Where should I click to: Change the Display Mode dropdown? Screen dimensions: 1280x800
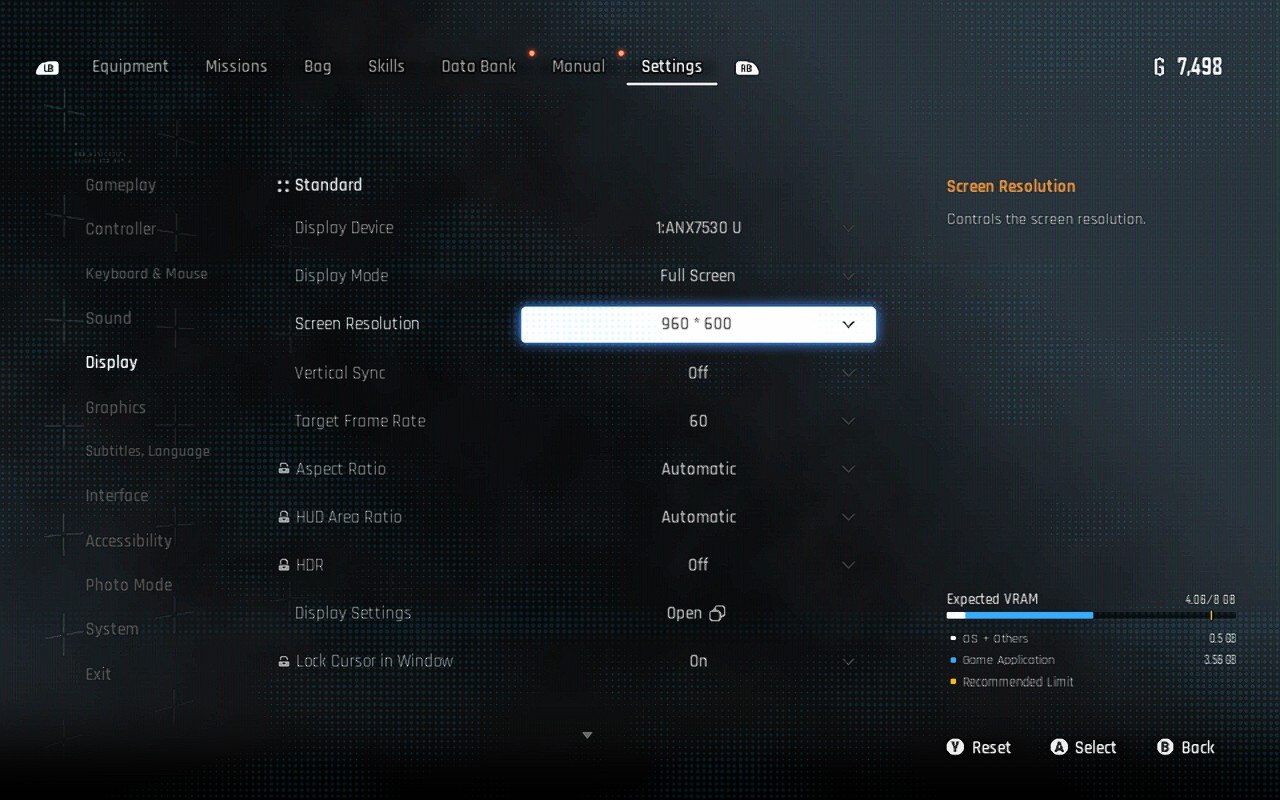tap(698, 276)
